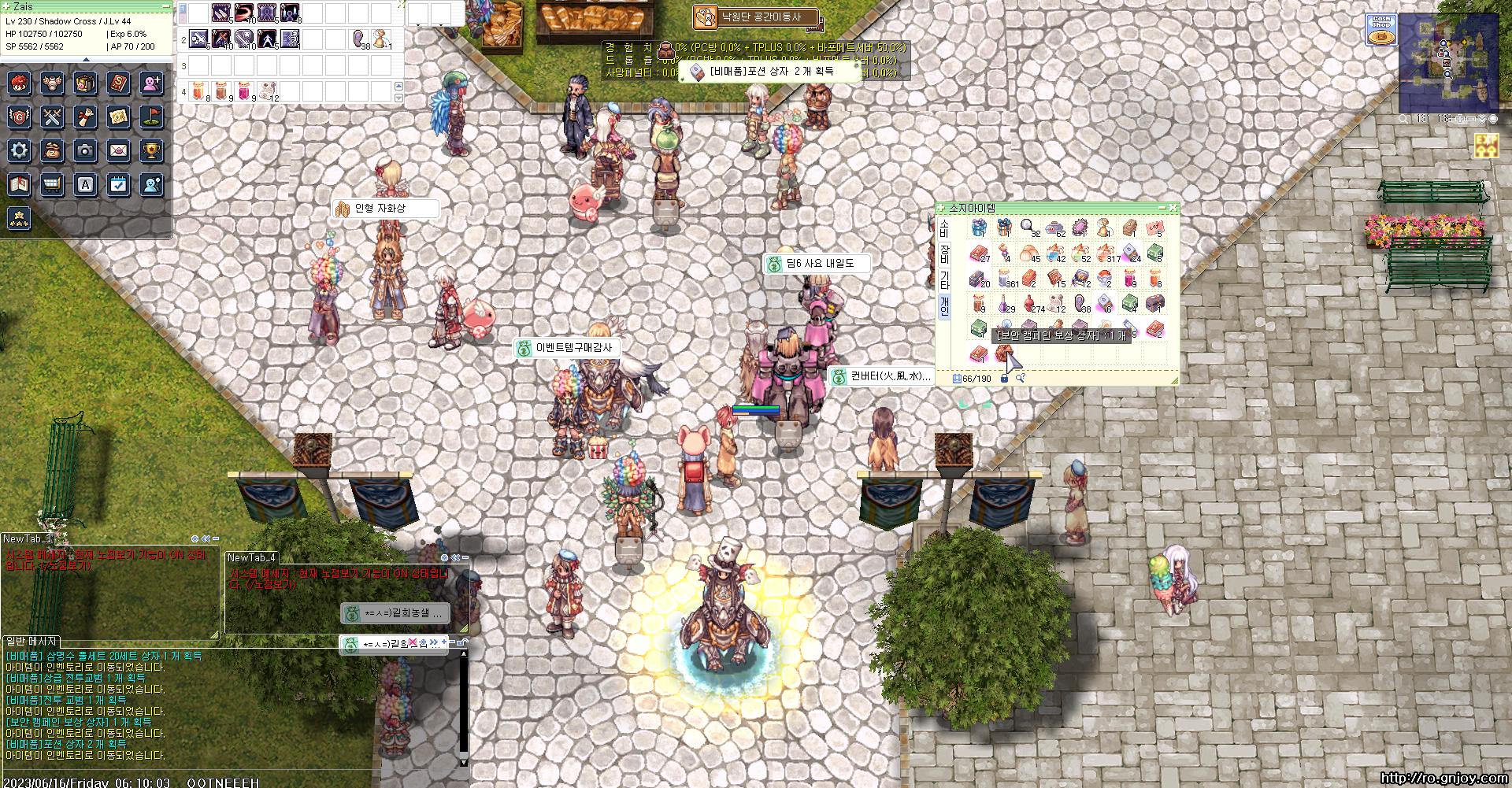Close the 소지아이템 inventory window

click(x=1173, y=208)
